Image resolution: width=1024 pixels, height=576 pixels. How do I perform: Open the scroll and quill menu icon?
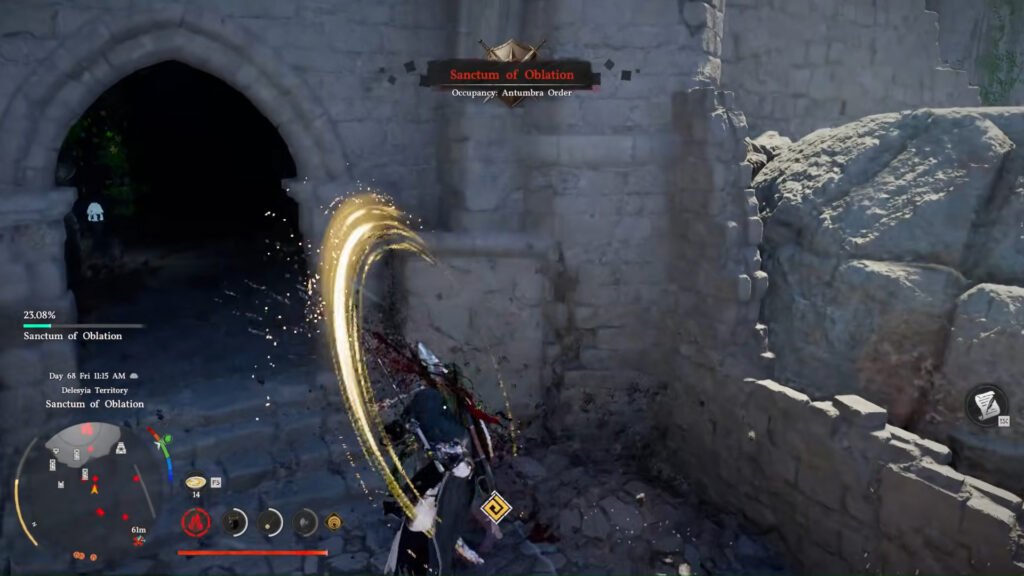click(986, 405)
